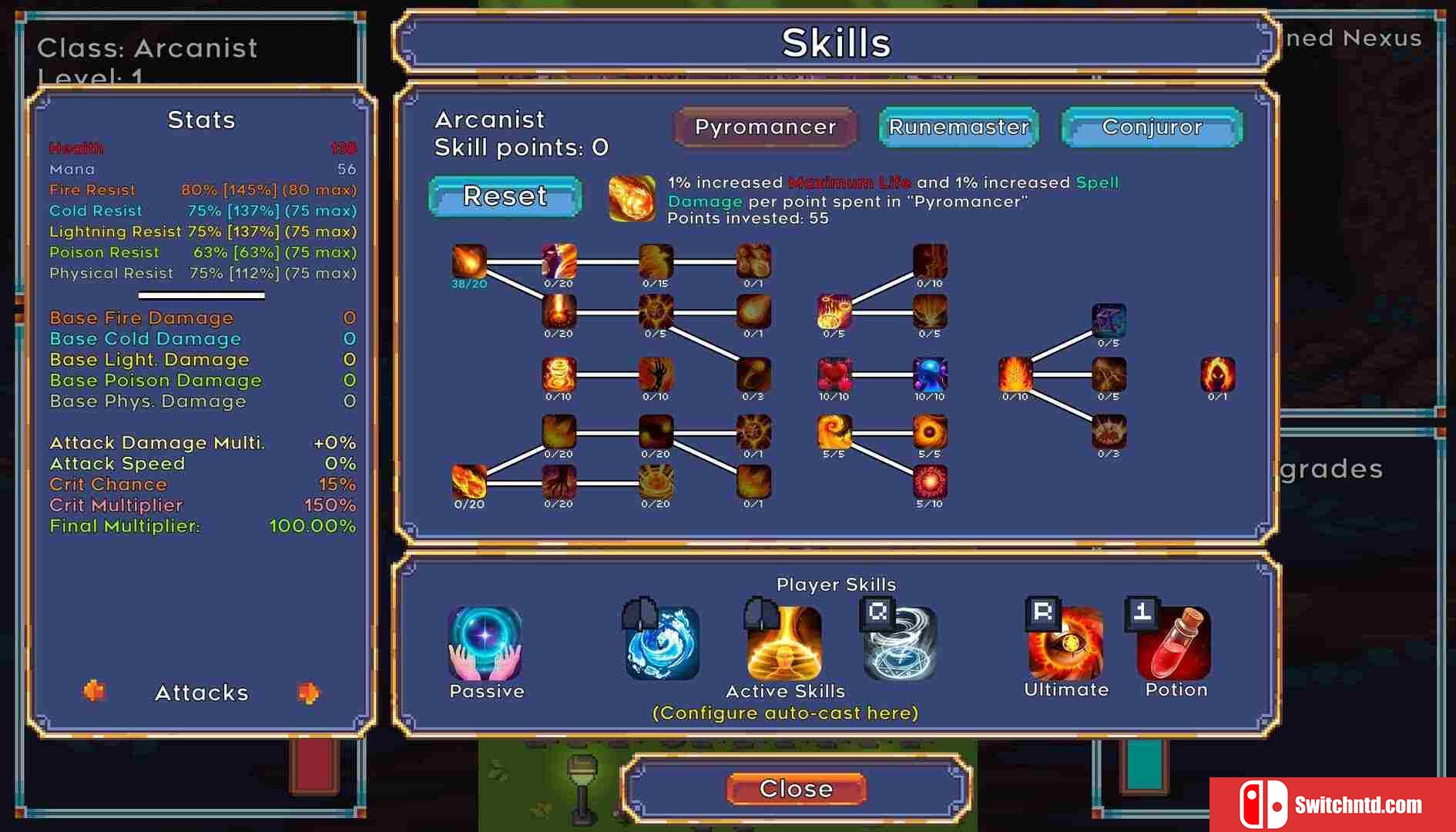Select the red Potion slot
The image size is (1456, 832).
[x=1175, y=642]
